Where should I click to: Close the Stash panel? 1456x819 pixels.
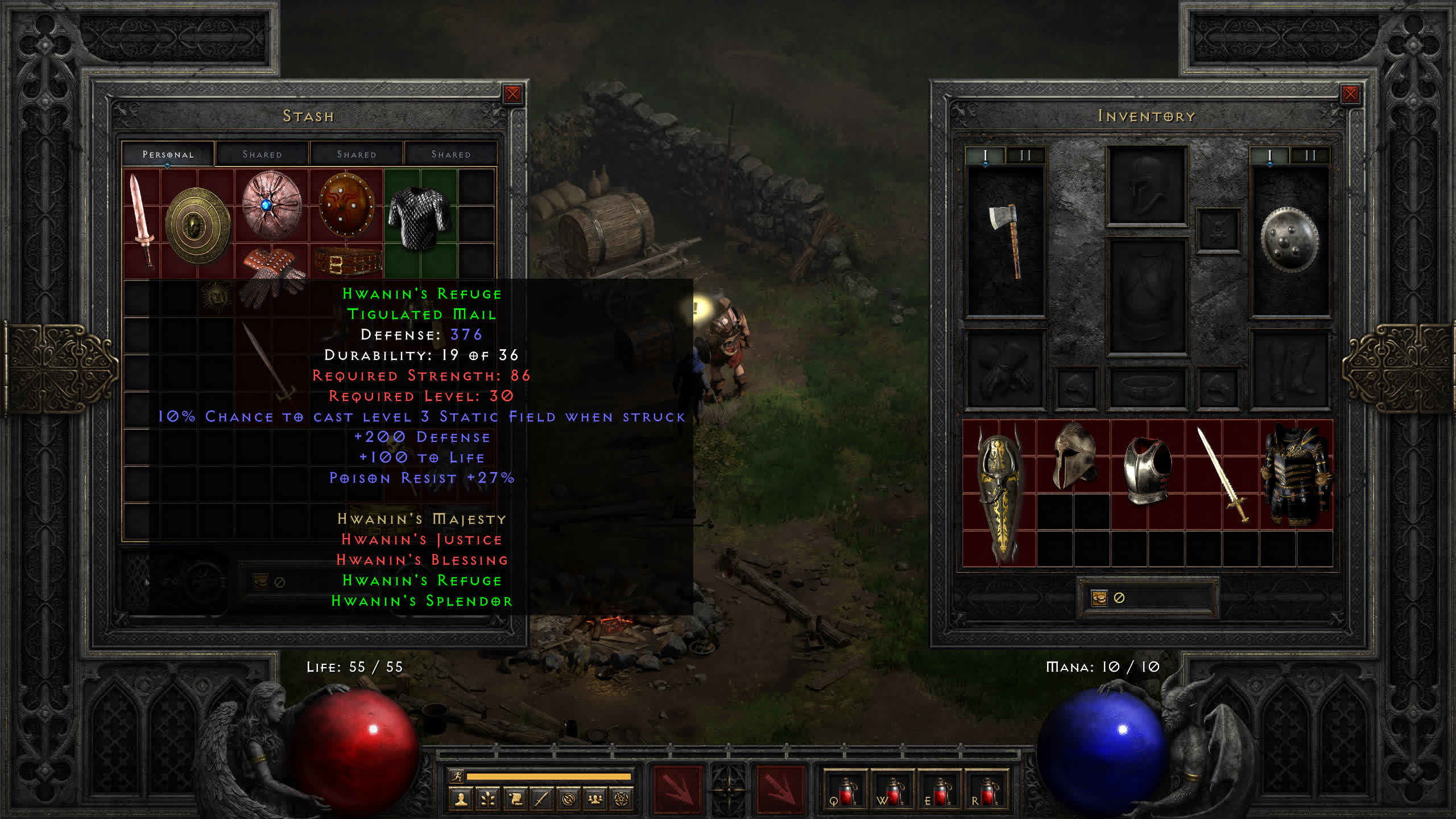(x=512, y=94)
